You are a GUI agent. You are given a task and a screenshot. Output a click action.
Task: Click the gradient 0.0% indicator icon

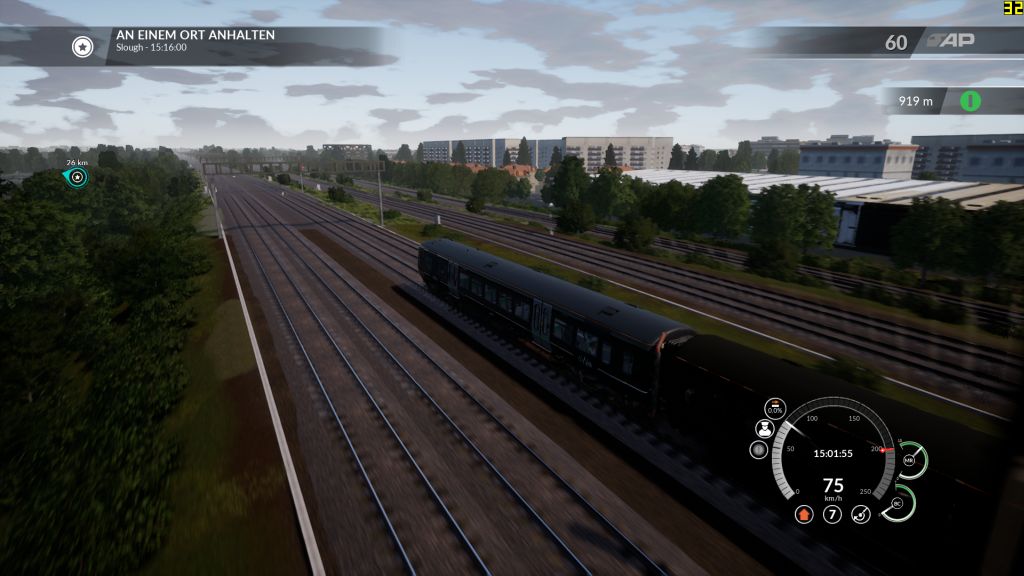(775, 407)
